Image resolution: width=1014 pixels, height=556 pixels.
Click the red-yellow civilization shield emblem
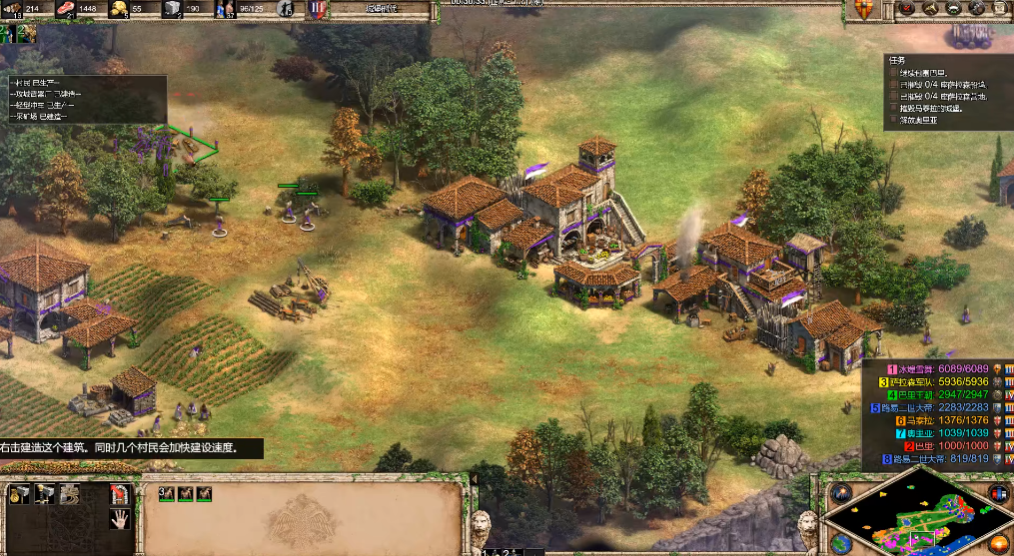pyautogui.click(x=864, y=10)
